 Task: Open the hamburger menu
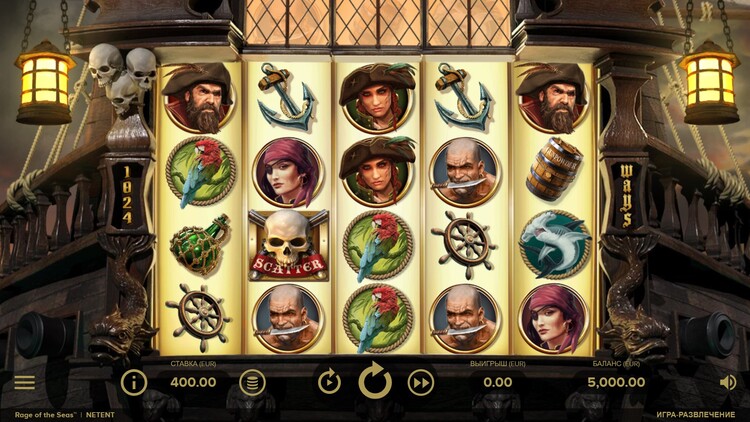pyautogui.click(x=24, y=382)
